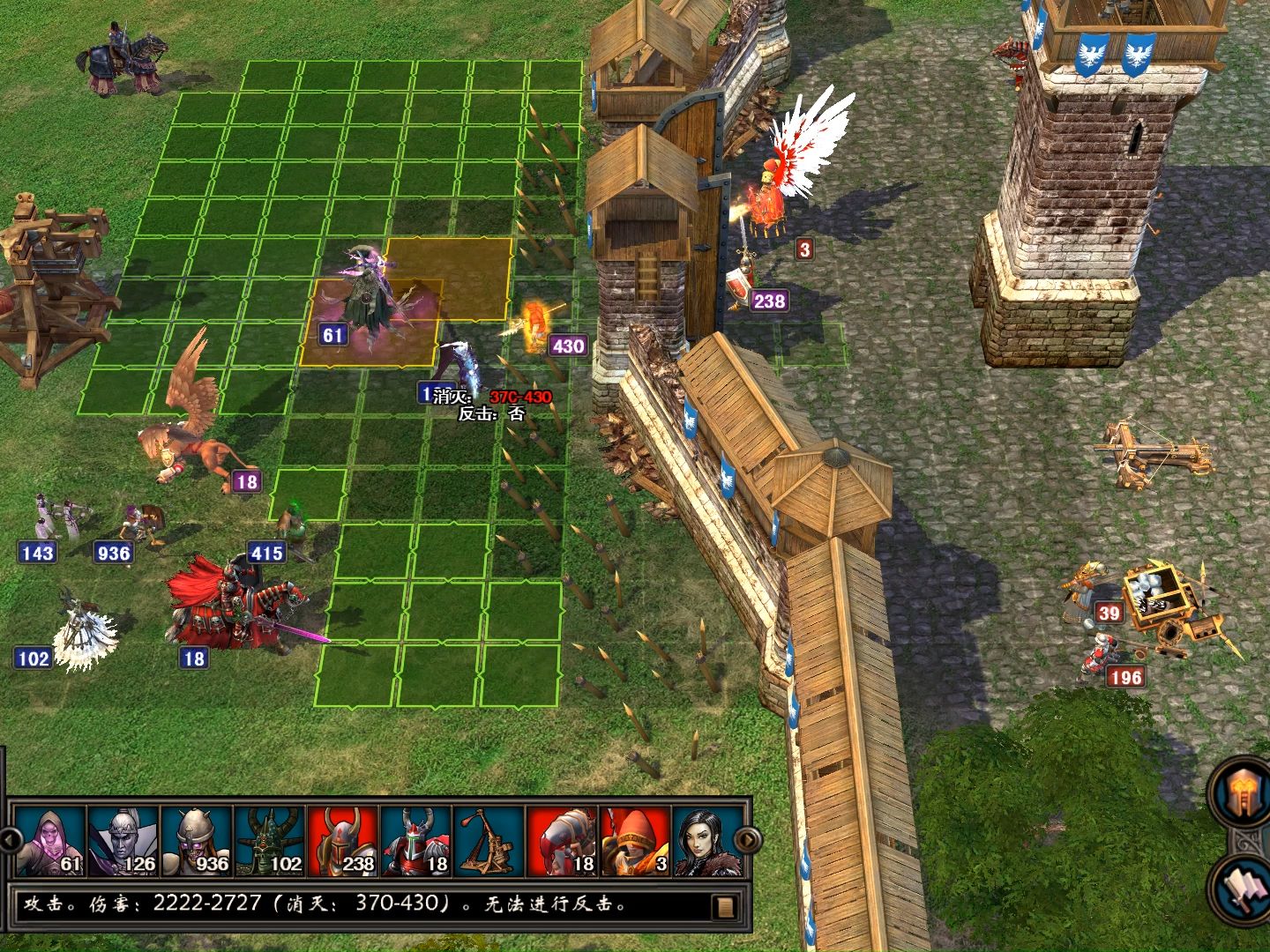Select the red knight portrait showing 238
This screenshot has height=952, width=1270.
pyautogui.click(x=343, y=841)
